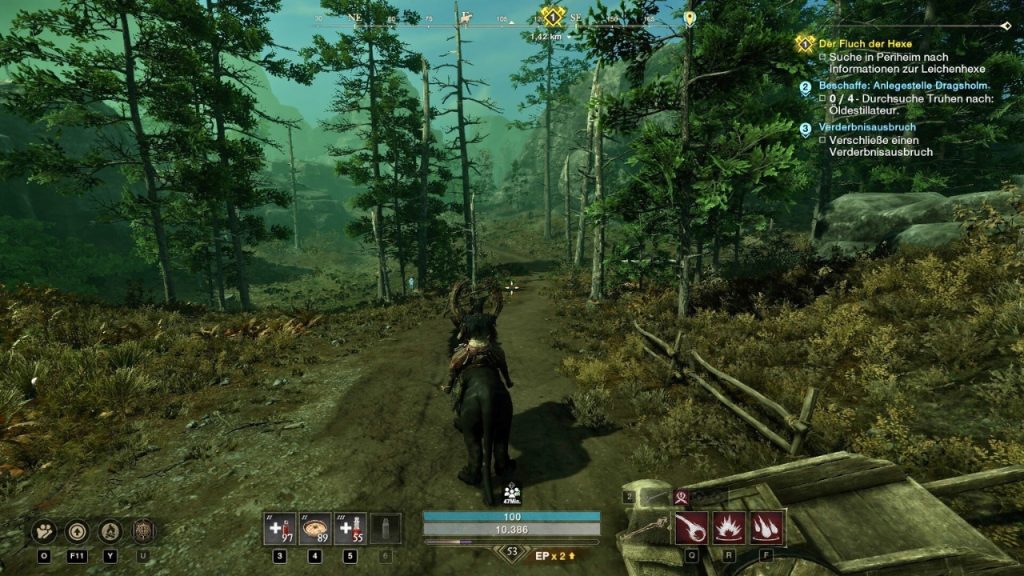1024x576 pixels.
Task: Use the potion with 55 charges
Action: coord(350,528)
